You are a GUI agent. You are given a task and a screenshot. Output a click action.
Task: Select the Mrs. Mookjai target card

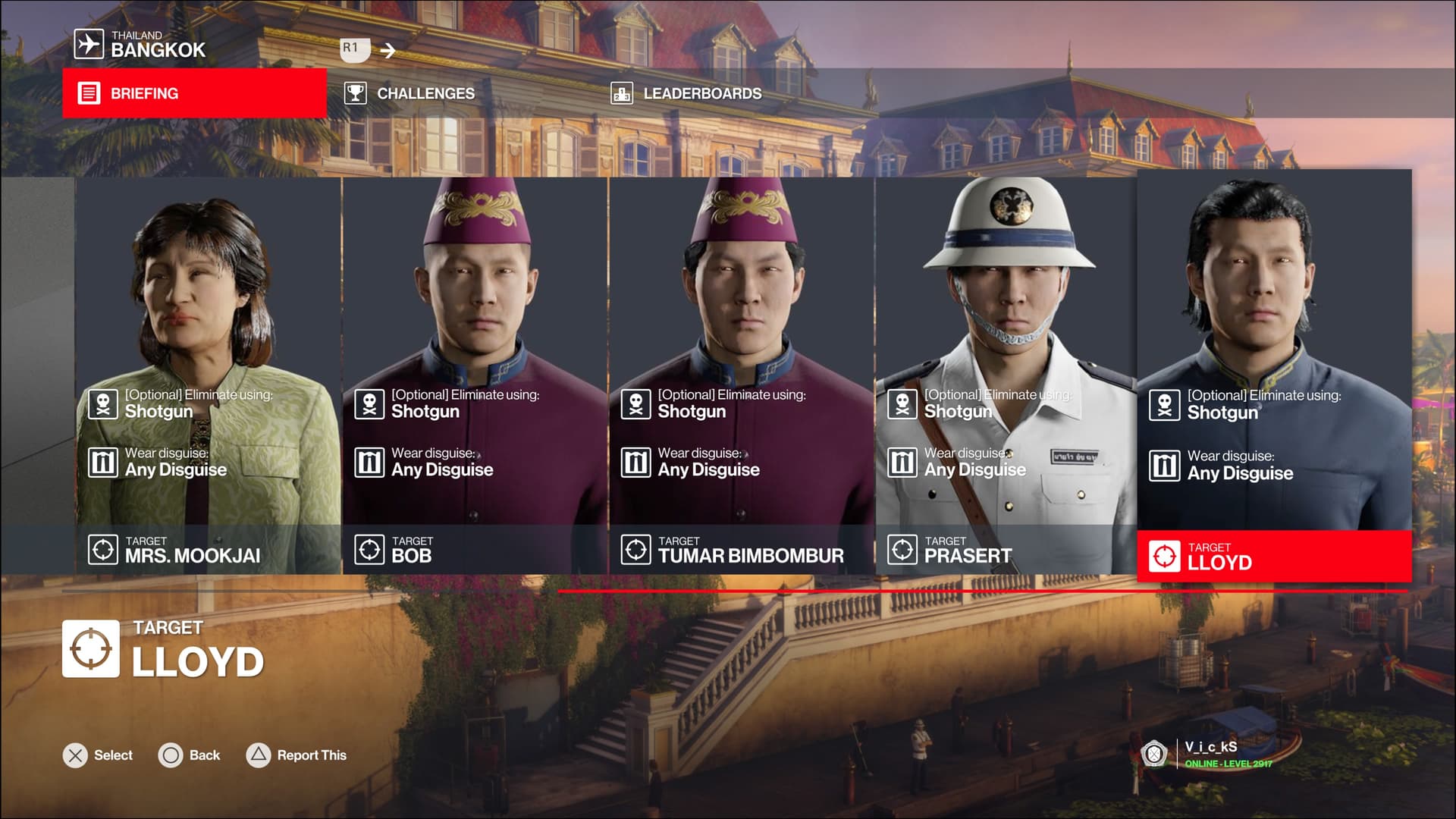point(208,375)
